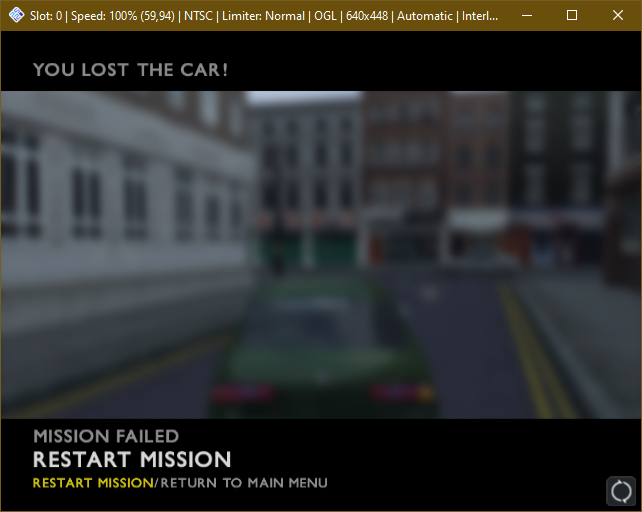Choose Return to Main Menu

(244, 484)
